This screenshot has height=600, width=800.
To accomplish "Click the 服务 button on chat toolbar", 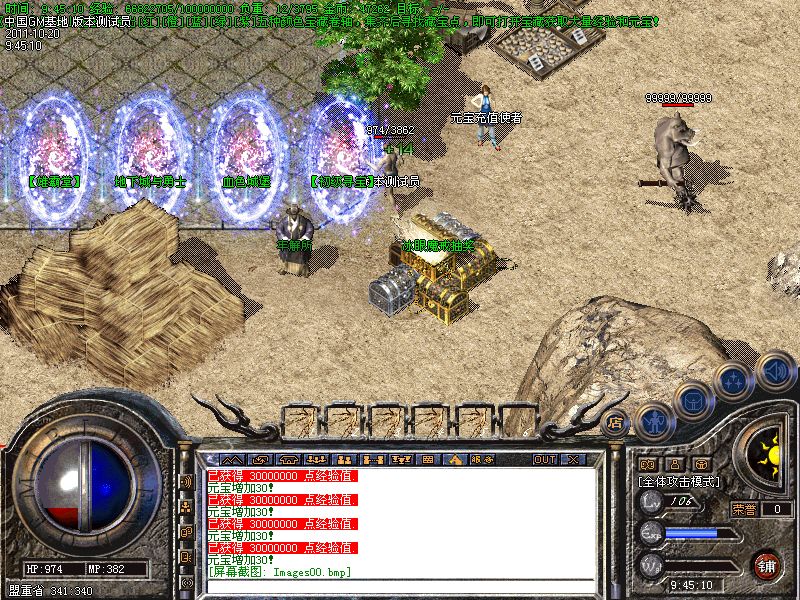I will [x=481, y=460].
